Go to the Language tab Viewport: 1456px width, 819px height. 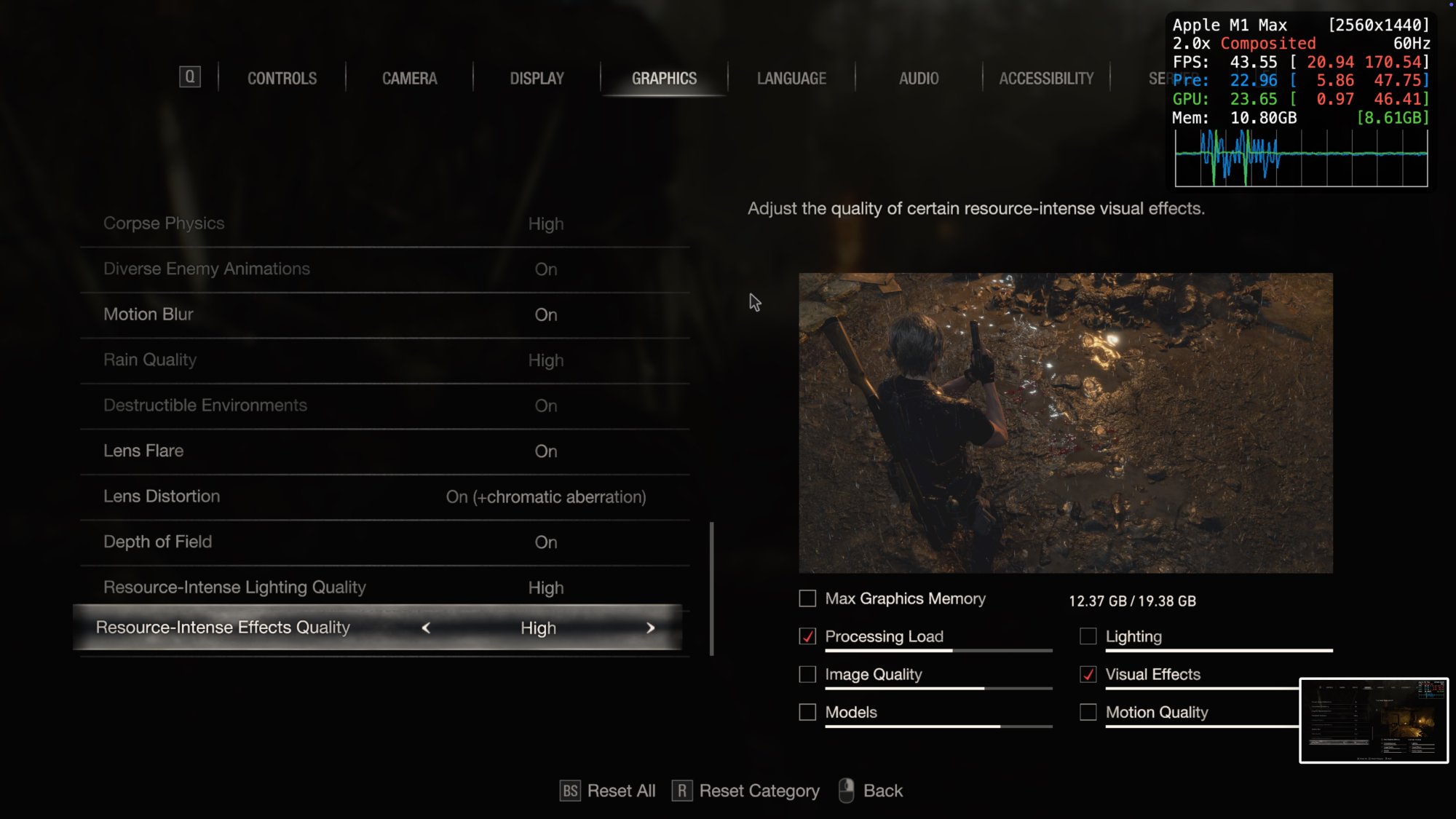point(791,79)
